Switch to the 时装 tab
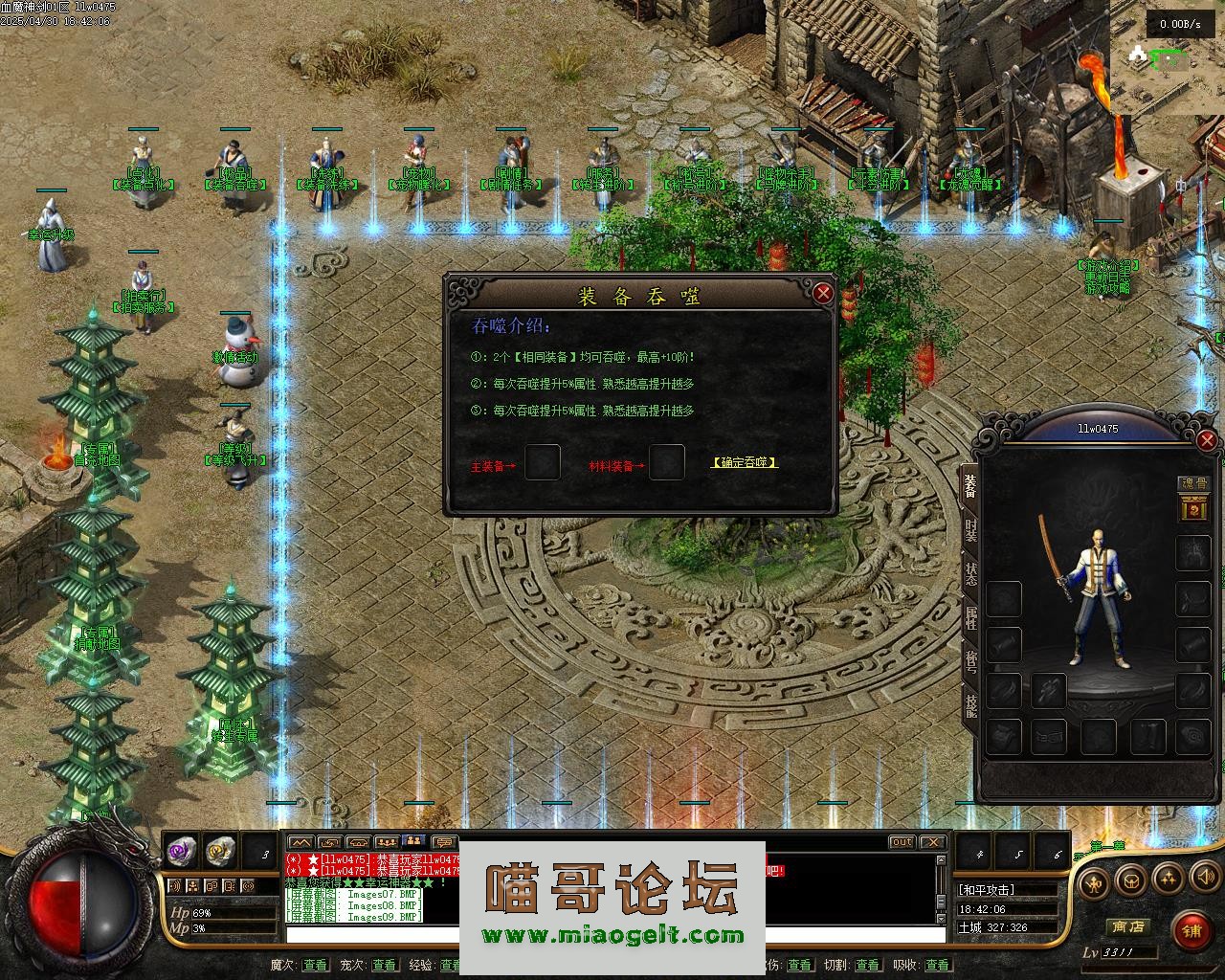Screen dimensions: 1225x980 click(969, 530)
